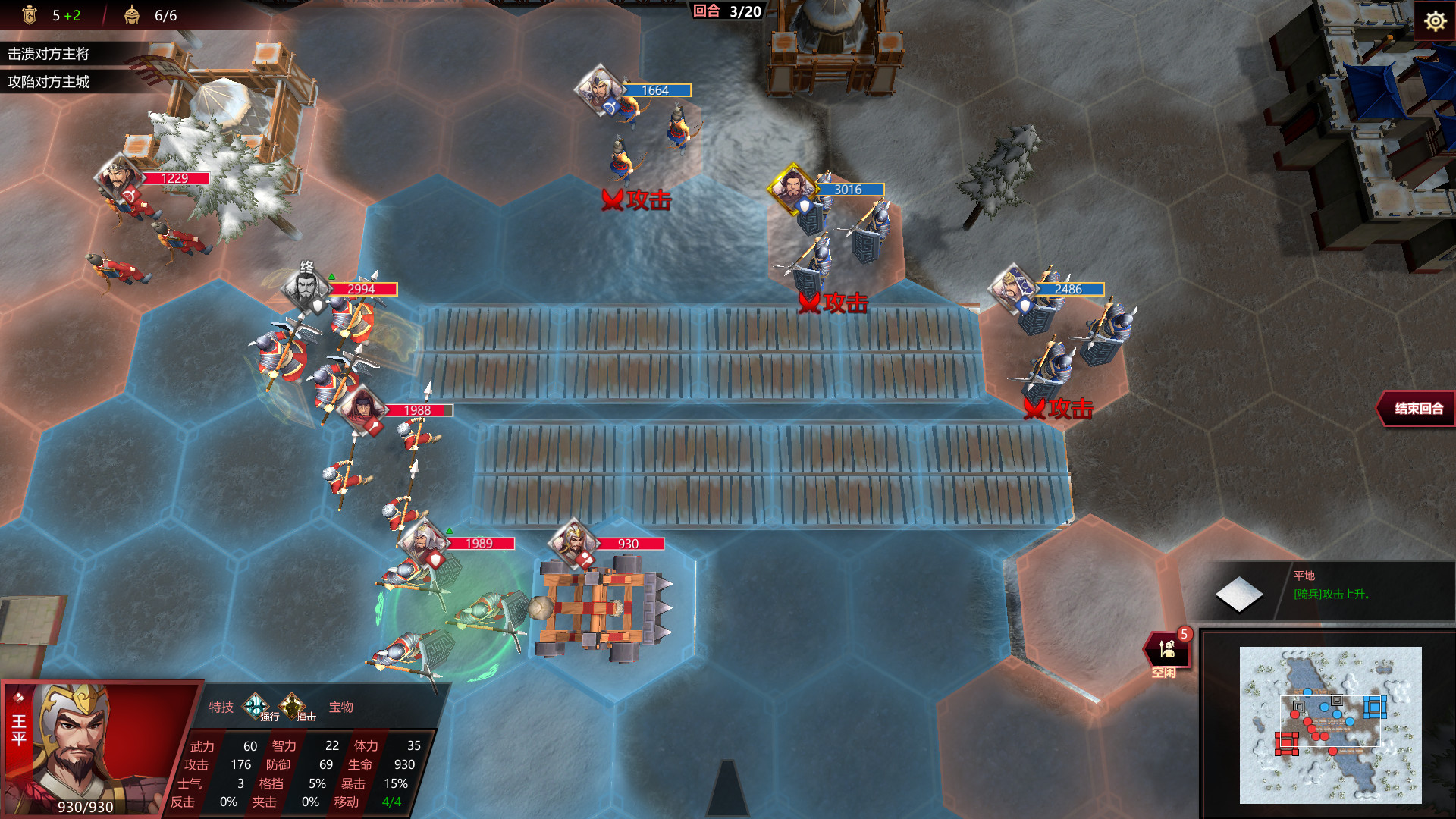This screenshot has height=819, width=1456.
Task: Select the 攻陷对方主城 objective
Action: (x=49, y=82)
